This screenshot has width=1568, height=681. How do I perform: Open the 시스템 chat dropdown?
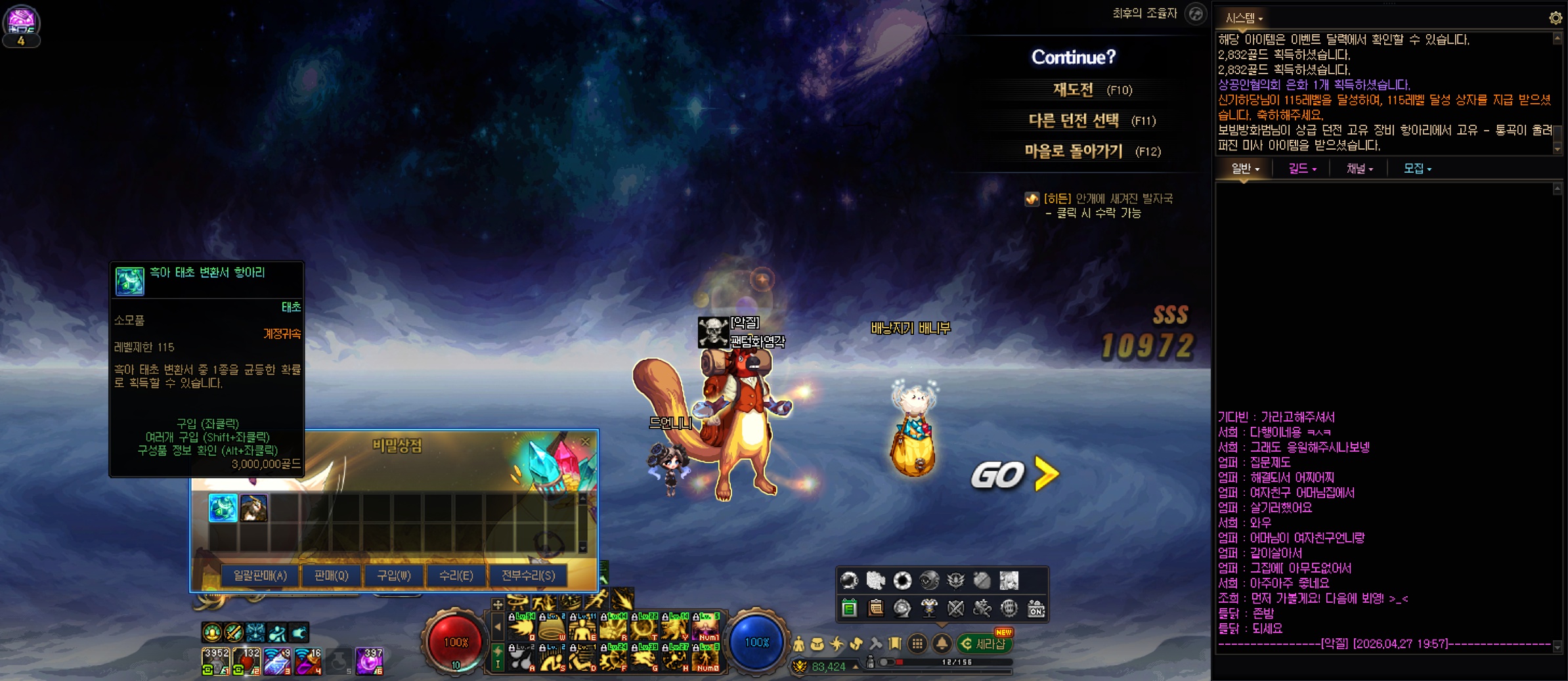(1244, 18)
